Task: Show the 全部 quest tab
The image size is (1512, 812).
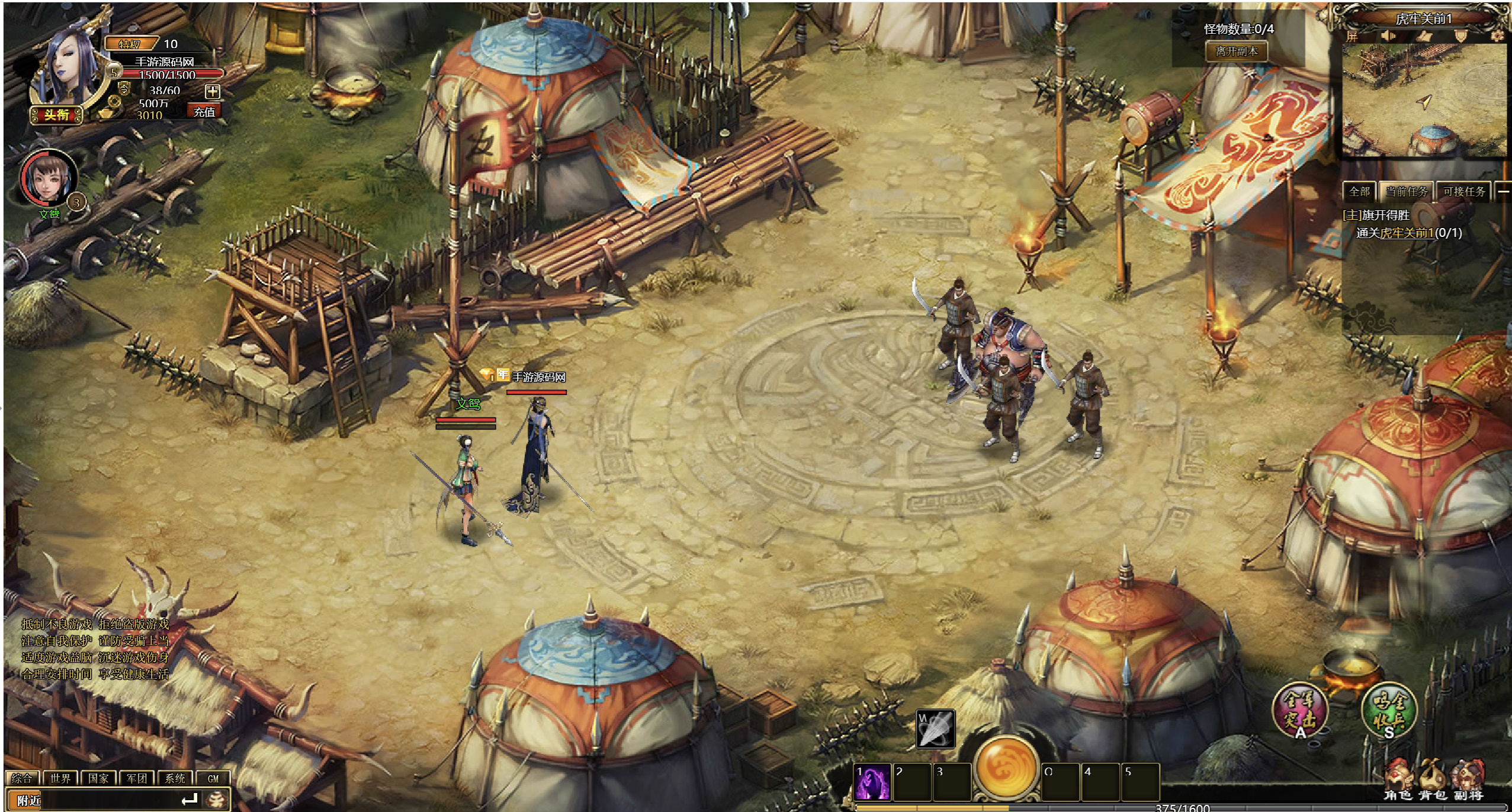Action: [1359, 191]
